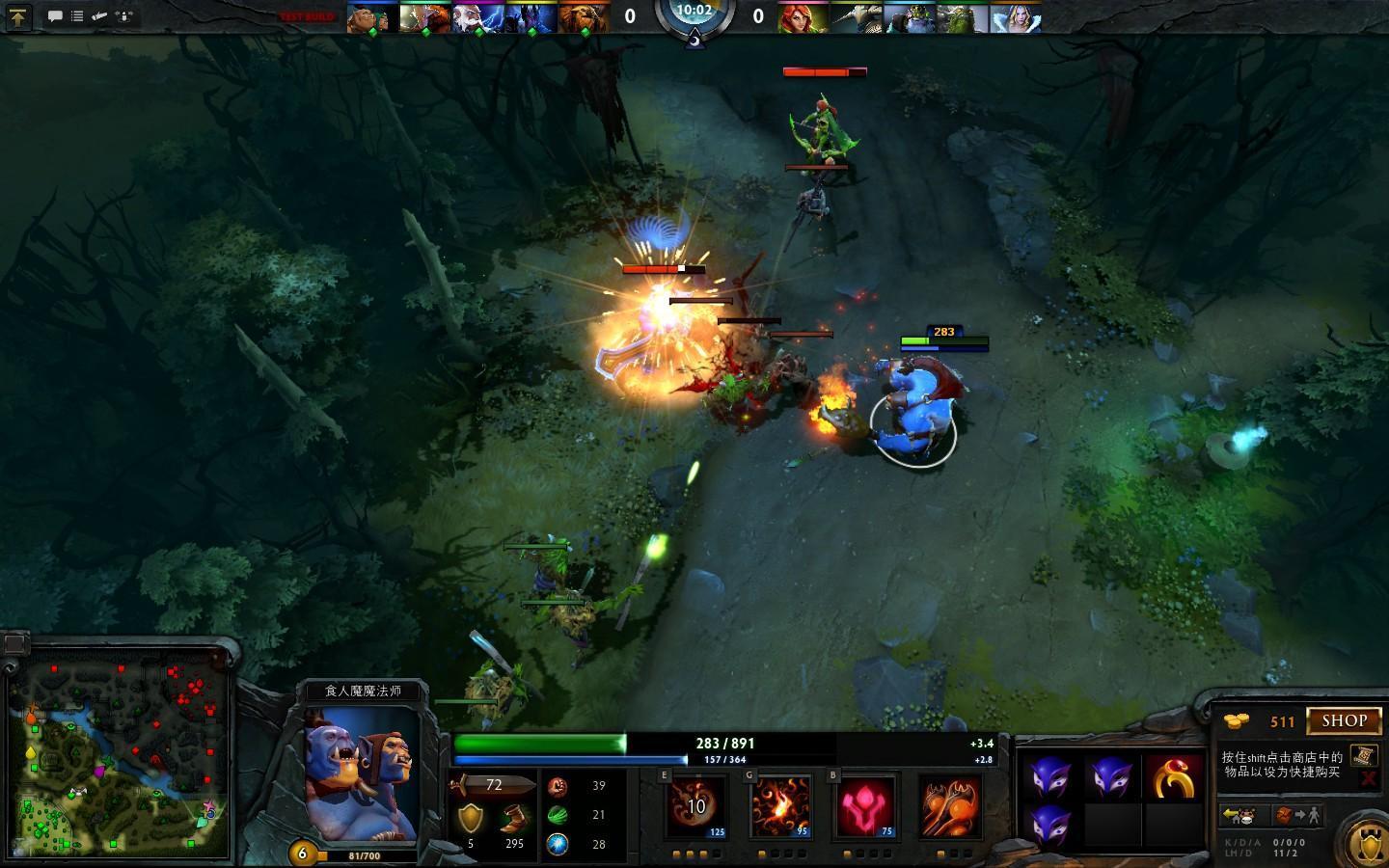Click Ogre Magi's green health bar
Viewport: 1389px width, 868px height.
pyautogui.click(x=540, y=742)
